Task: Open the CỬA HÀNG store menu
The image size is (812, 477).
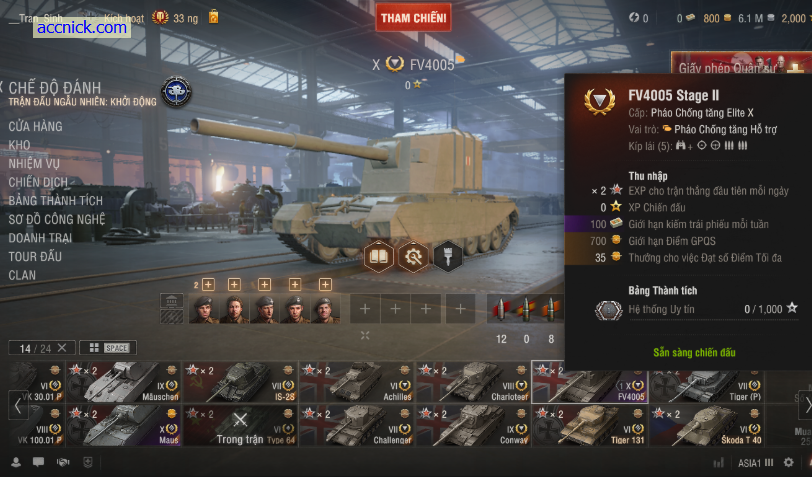Action: [35, 127]
